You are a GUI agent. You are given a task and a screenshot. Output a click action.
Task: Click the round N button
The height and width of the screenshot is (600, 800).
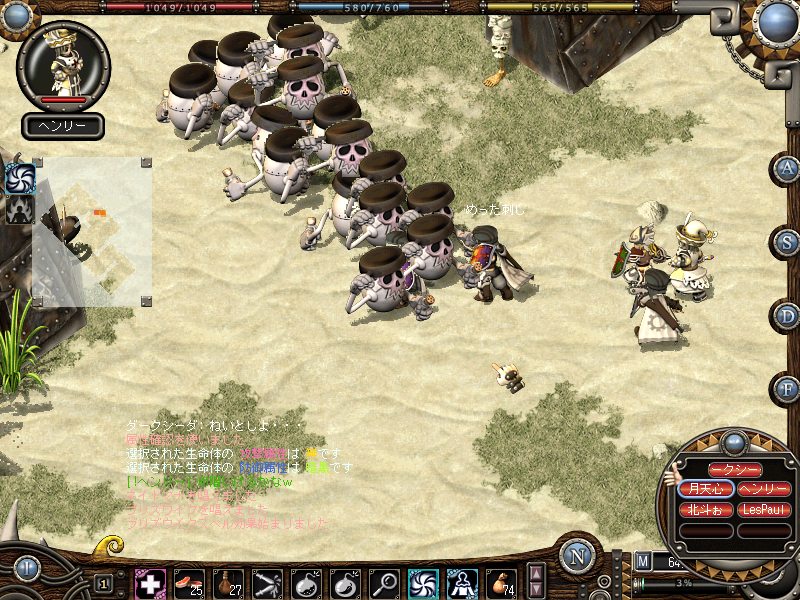(577, 557)
